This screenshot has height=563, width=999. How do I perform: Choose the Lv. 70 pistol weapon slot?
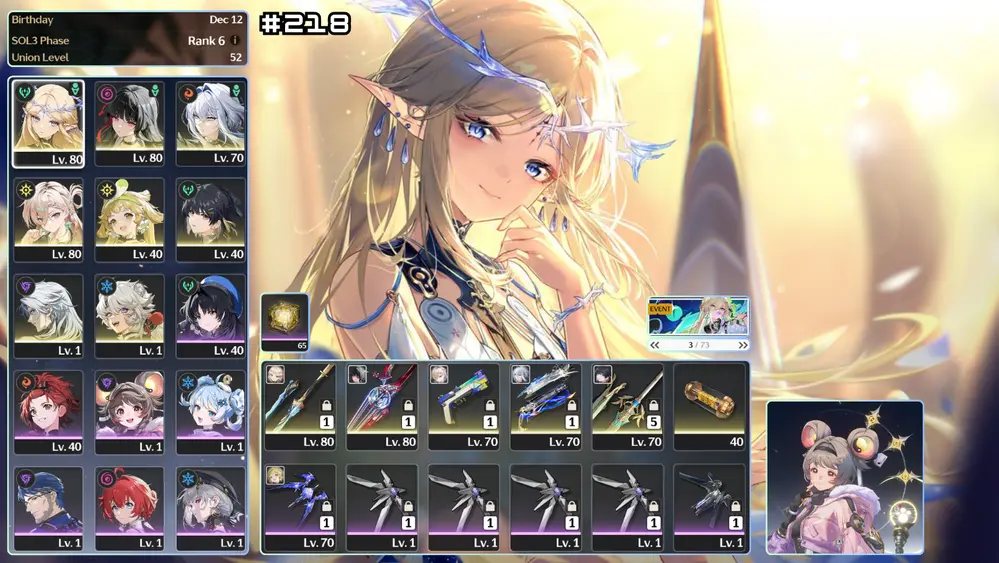[x=463, y=406]
